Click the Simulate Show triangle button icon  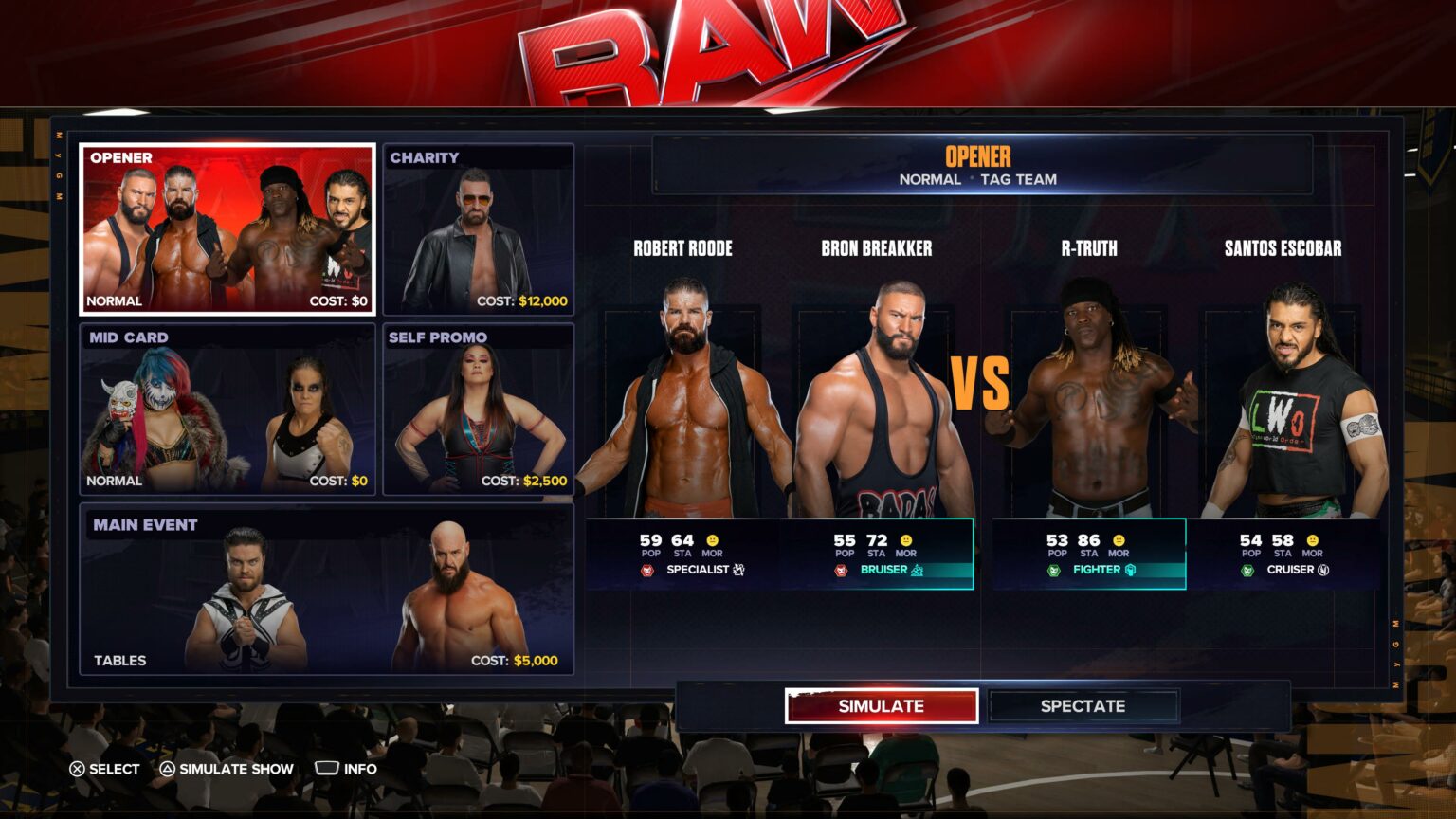(166, 768)
